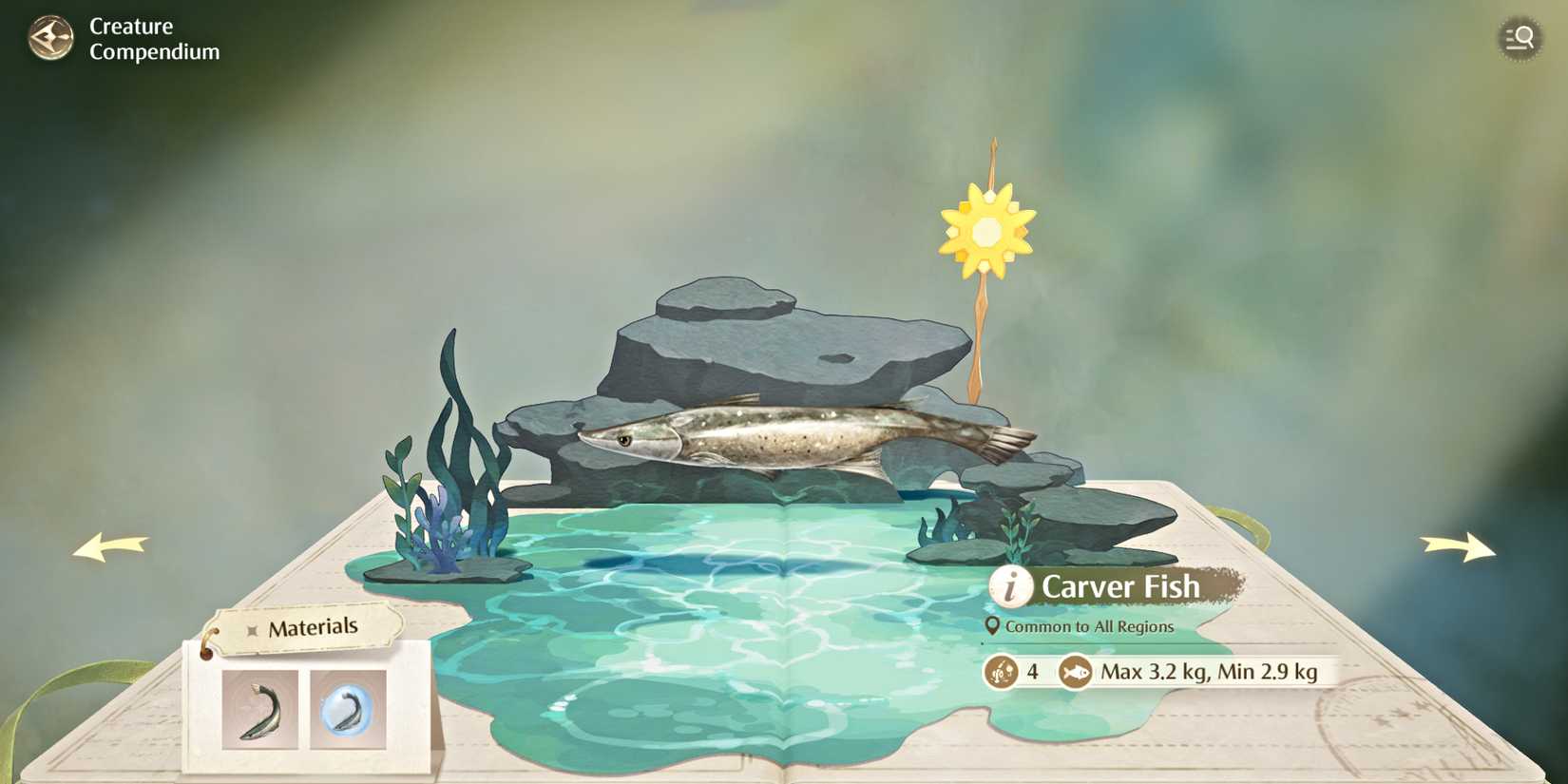Select the frozen fish material in Materials
Screen dimensions: 1568x784
pos(348,709)
